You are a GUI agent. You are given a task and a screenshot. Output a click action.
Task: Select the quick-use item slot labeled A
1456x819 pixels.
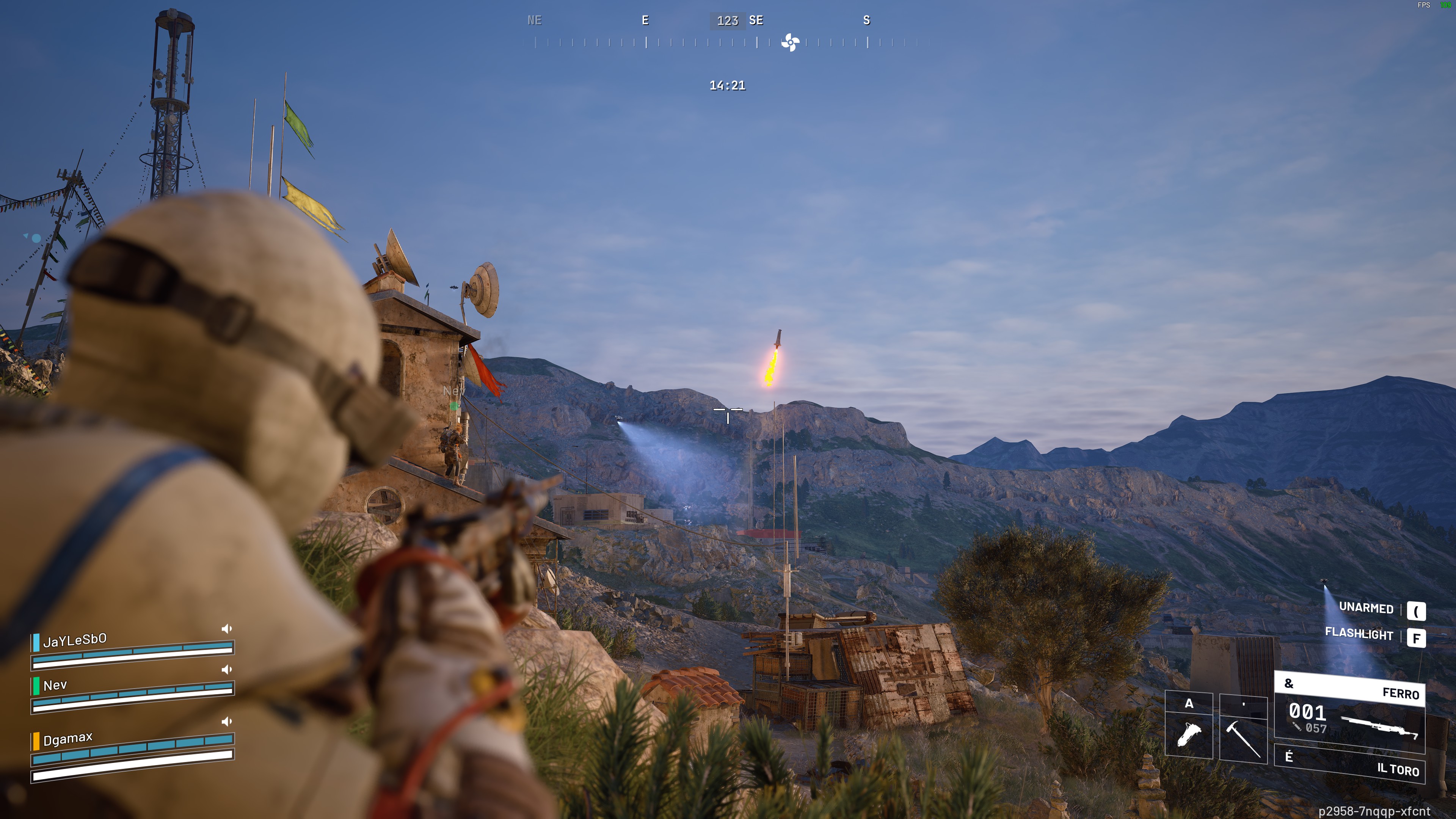1189,726
